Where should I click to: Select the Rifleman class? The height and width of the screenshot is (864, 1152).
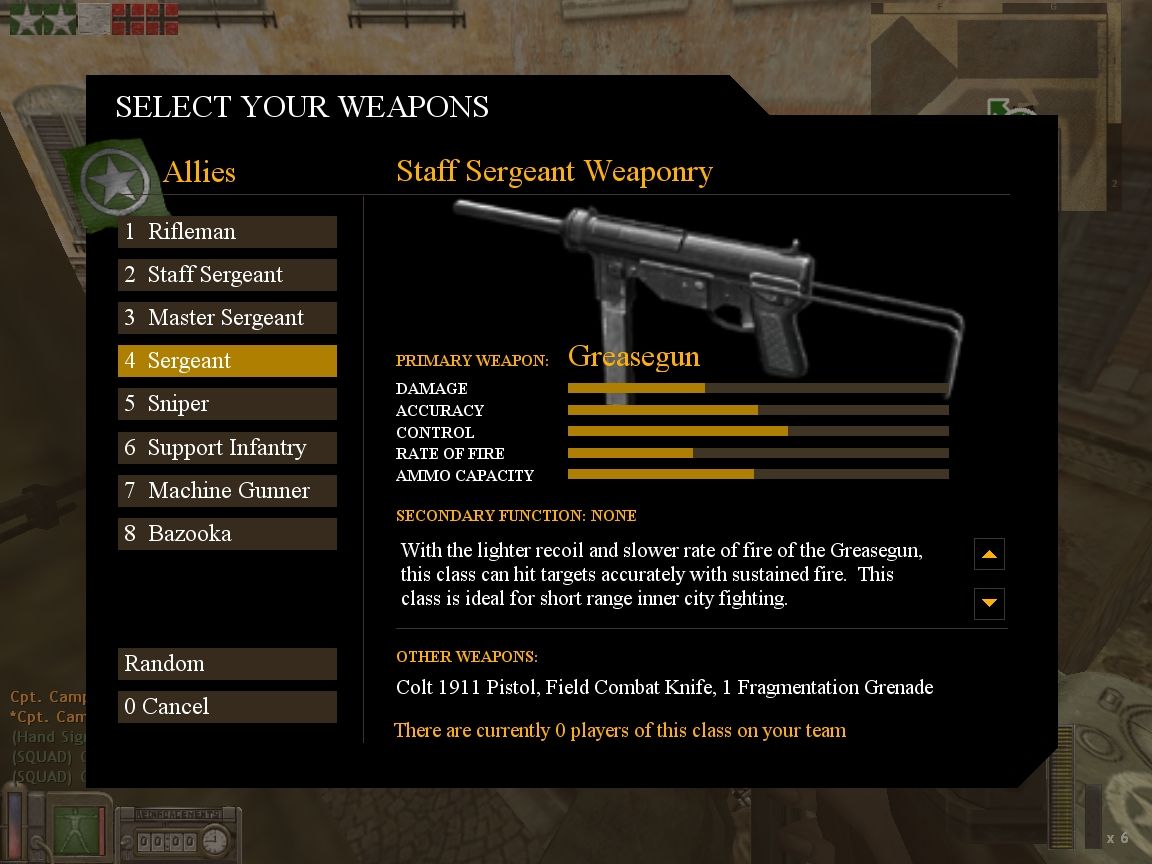(227, 232)
